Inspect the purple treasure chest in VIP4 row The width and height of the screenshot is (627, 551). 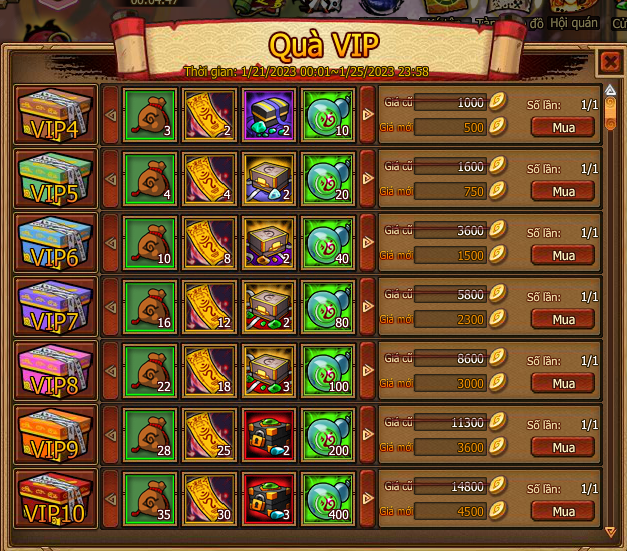269,115
